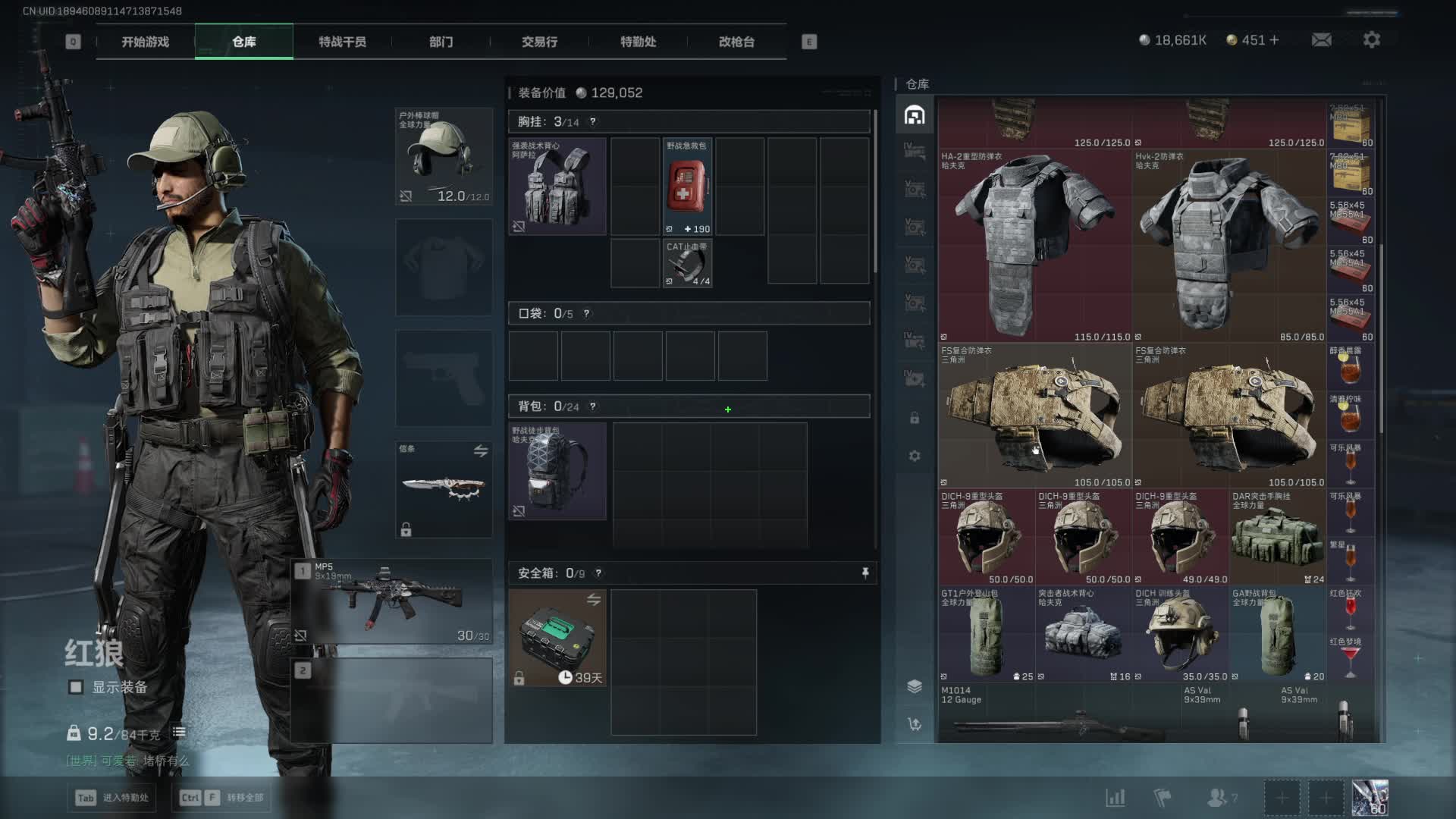The height and width of the screenshot is (819, 1456).
Task: Select the 改枪台 gunsmith tab
Action: 736,42
